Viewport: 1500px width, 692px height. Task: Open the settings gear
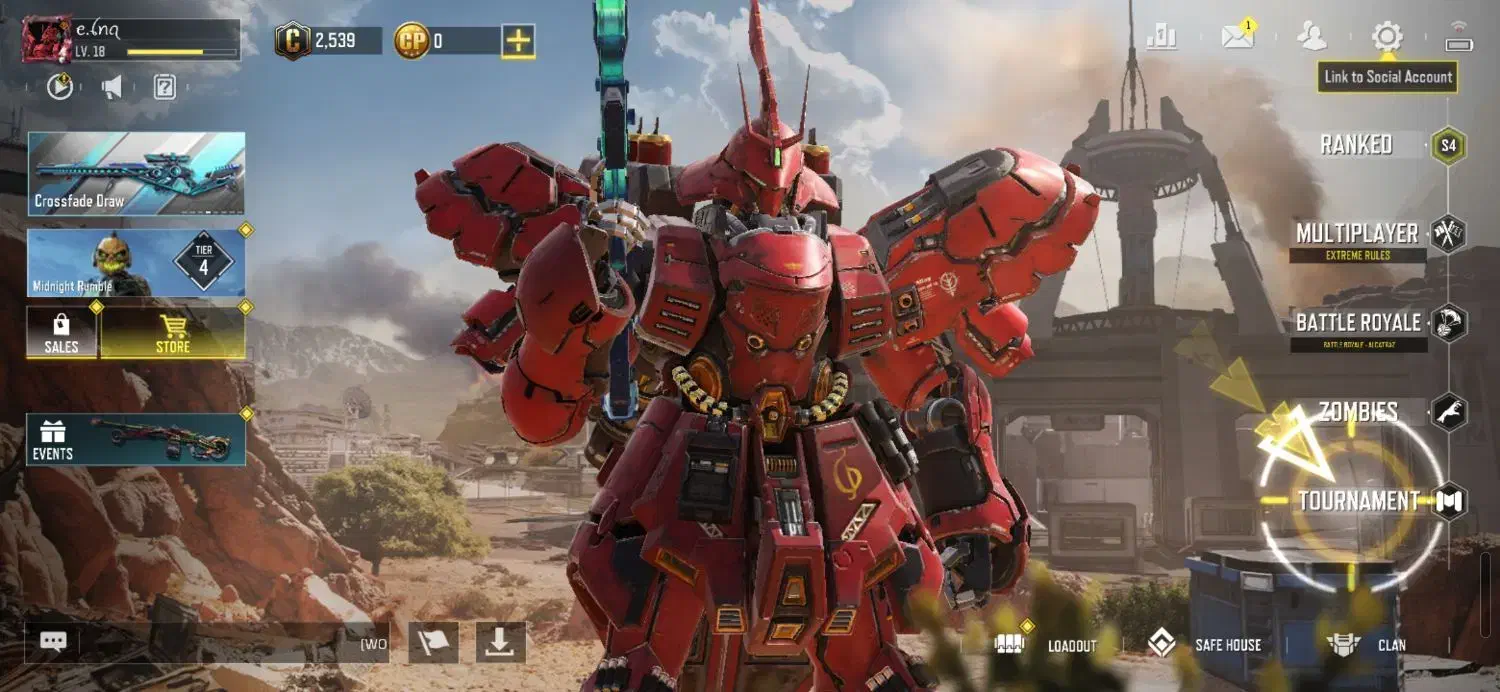[x=1387, y=38]
